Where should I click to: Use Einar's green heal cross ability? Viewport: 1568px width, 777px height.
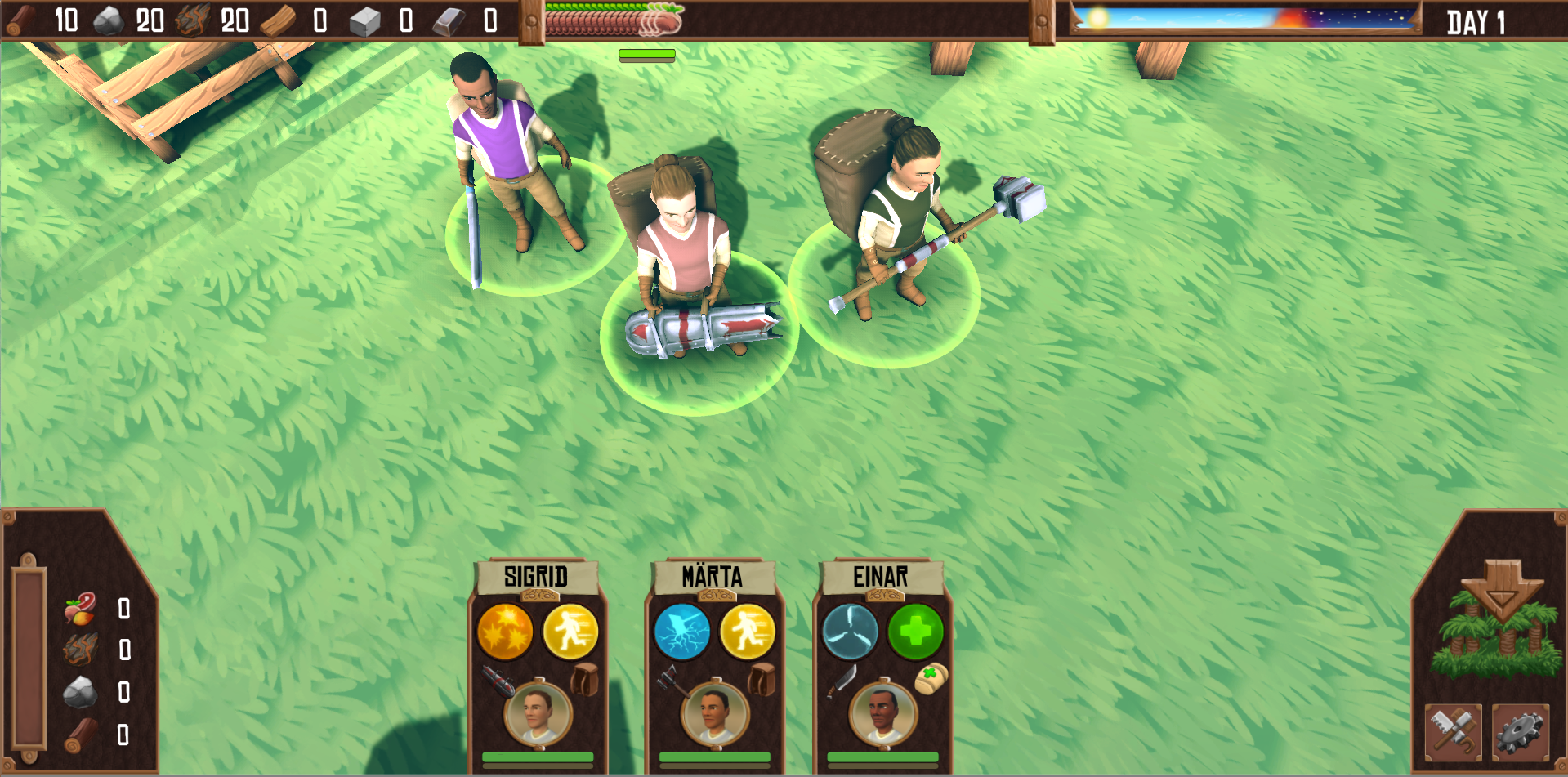pos(915,632)
